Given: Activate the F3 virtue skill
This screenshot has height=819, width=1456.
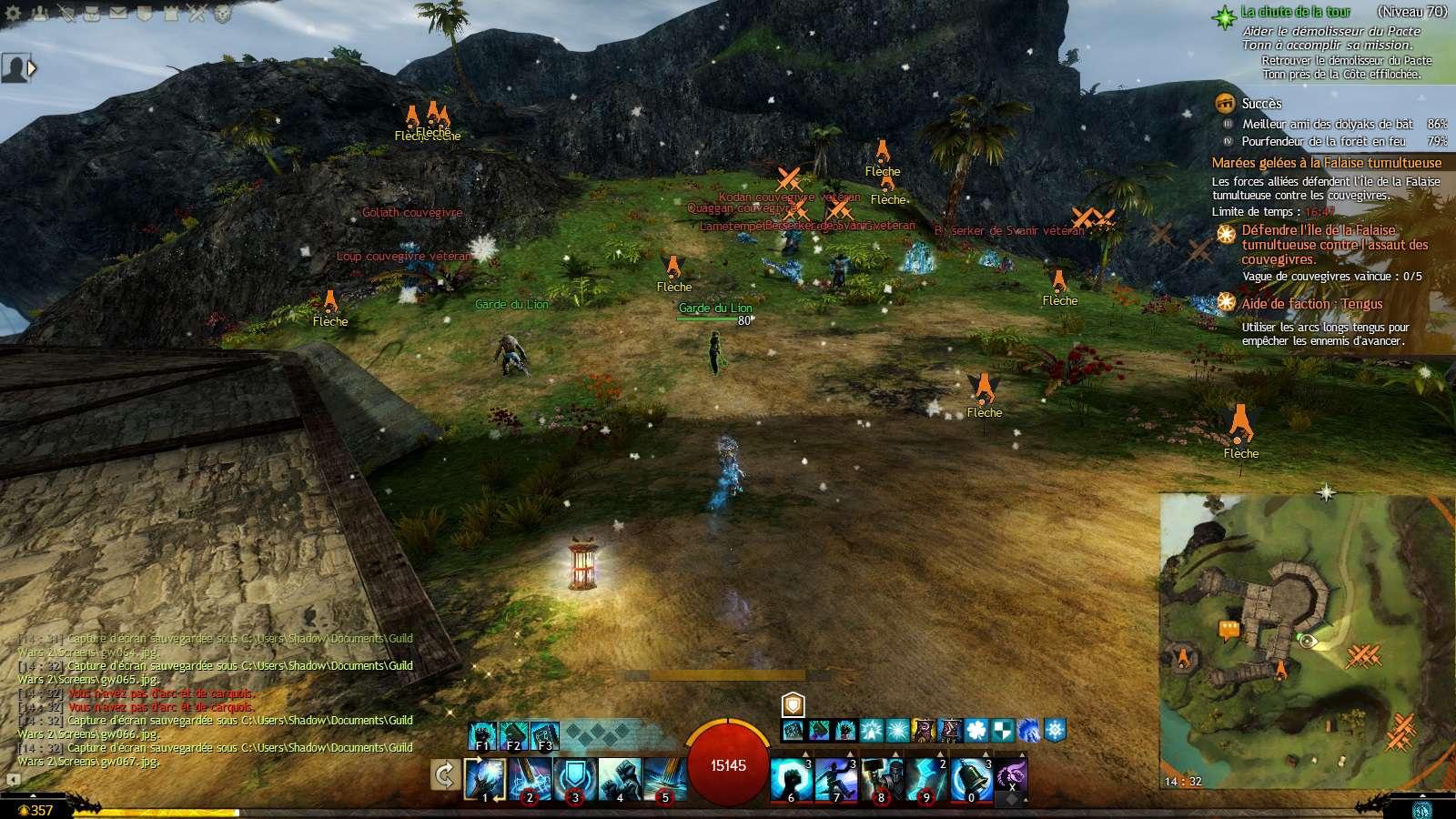Looking at the screenshot, I should pyautogui.click(x=544, y=735).
